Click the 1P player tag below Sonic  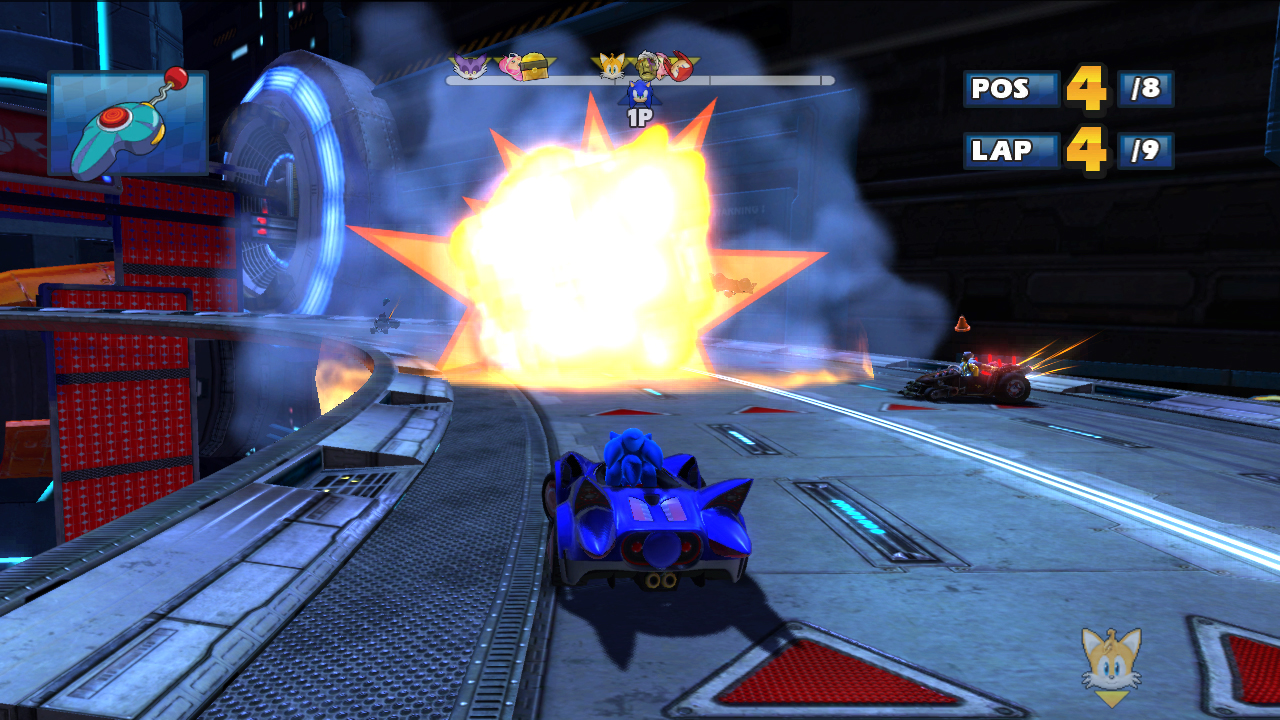(640, 117)
